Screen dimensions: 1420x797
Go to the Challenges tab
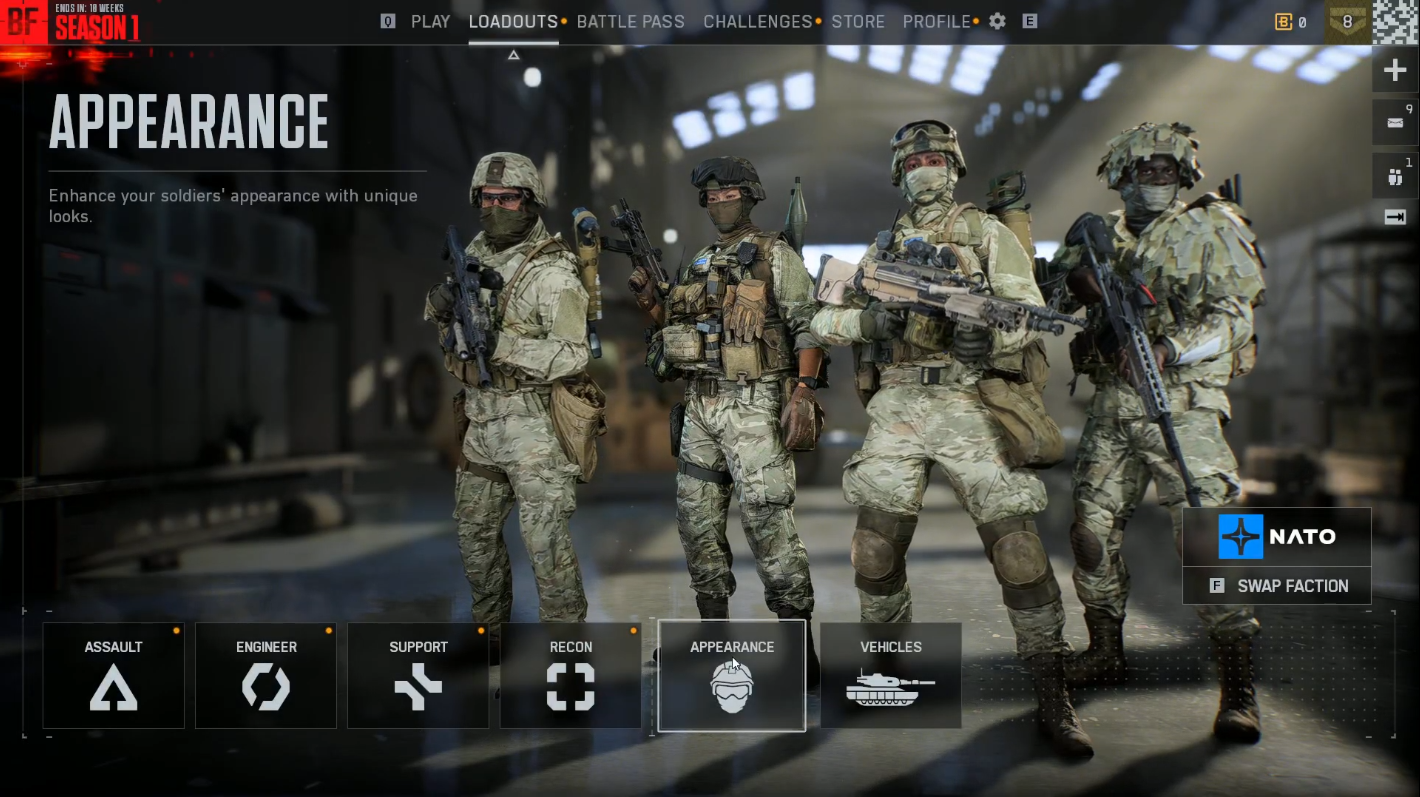point(757,21)
